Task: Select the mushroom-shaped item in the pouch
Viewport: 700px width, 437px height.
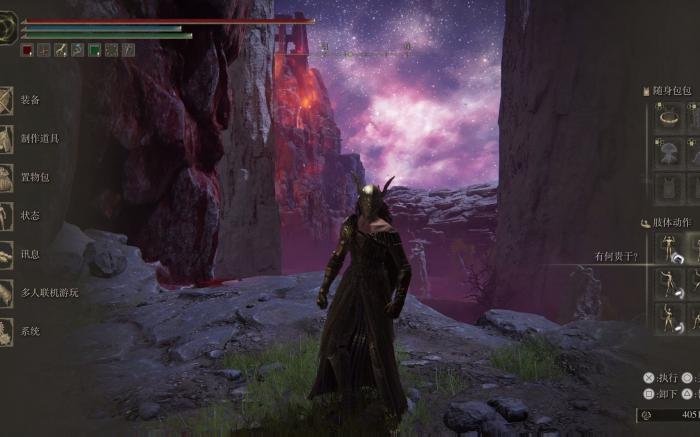Action: [x=669, y=152]
